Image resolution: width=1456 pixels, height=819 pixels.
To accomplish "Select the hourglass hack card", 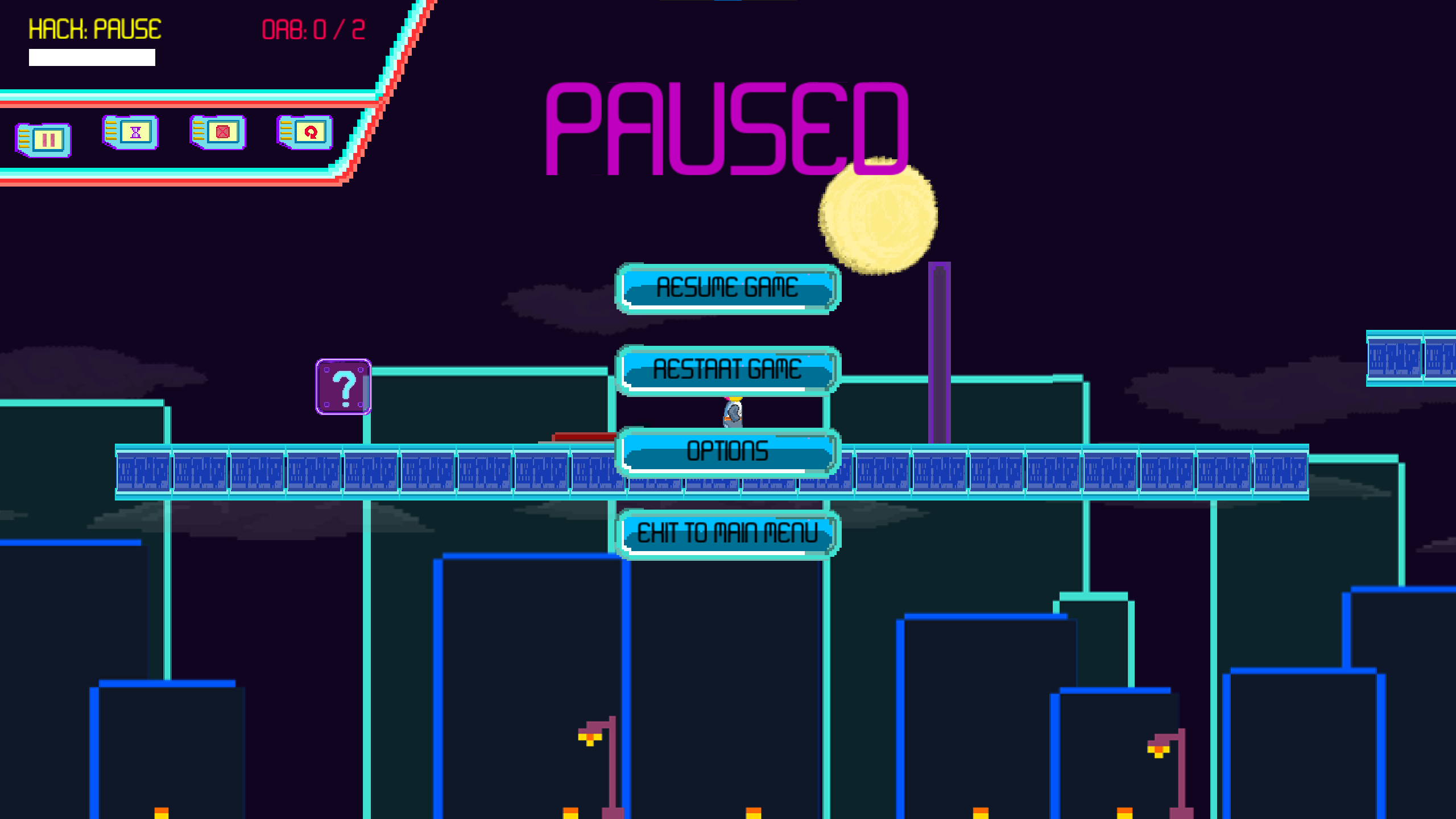I will (x=131, y=133).
